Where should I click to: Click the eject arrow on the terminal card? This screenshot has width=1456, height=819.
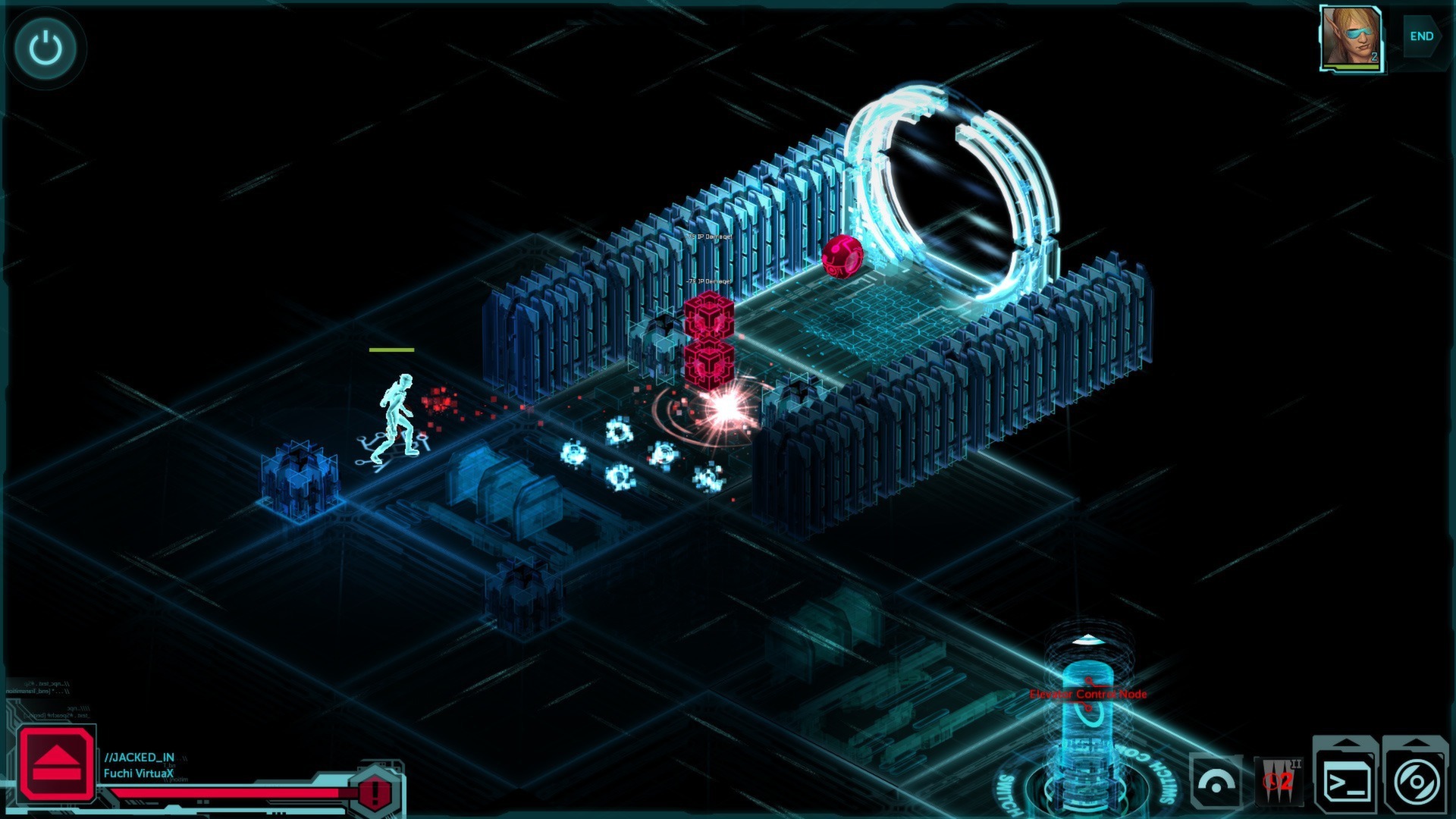pyautogui.click(x=1345, y=742)
